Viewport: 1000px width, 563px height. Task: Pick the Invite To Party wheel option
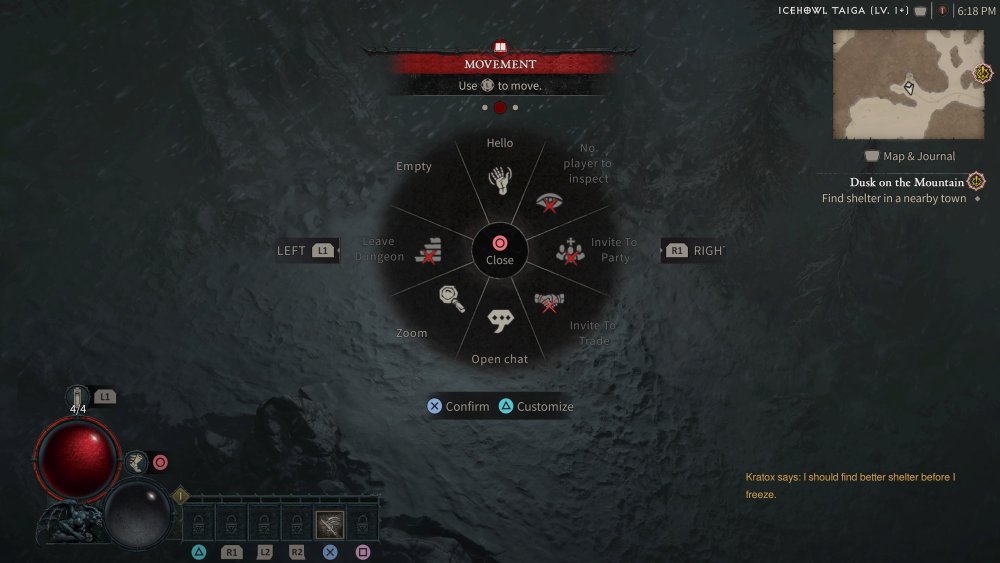(x=570, y=251)
